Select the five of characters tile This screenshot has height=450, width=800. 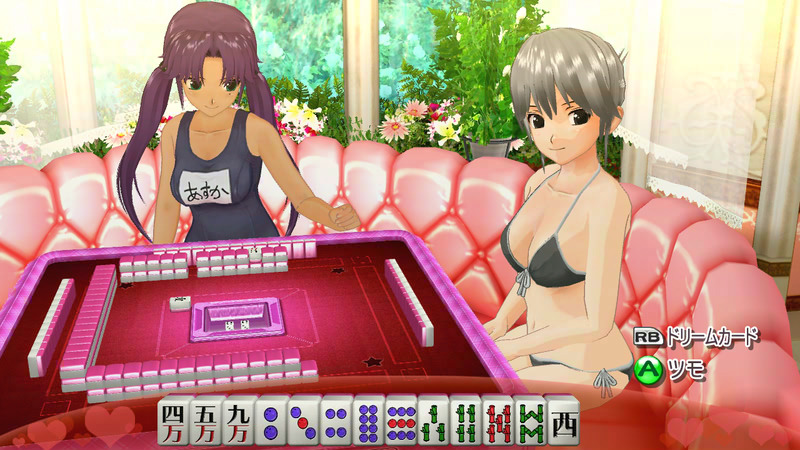pos(205,421)
